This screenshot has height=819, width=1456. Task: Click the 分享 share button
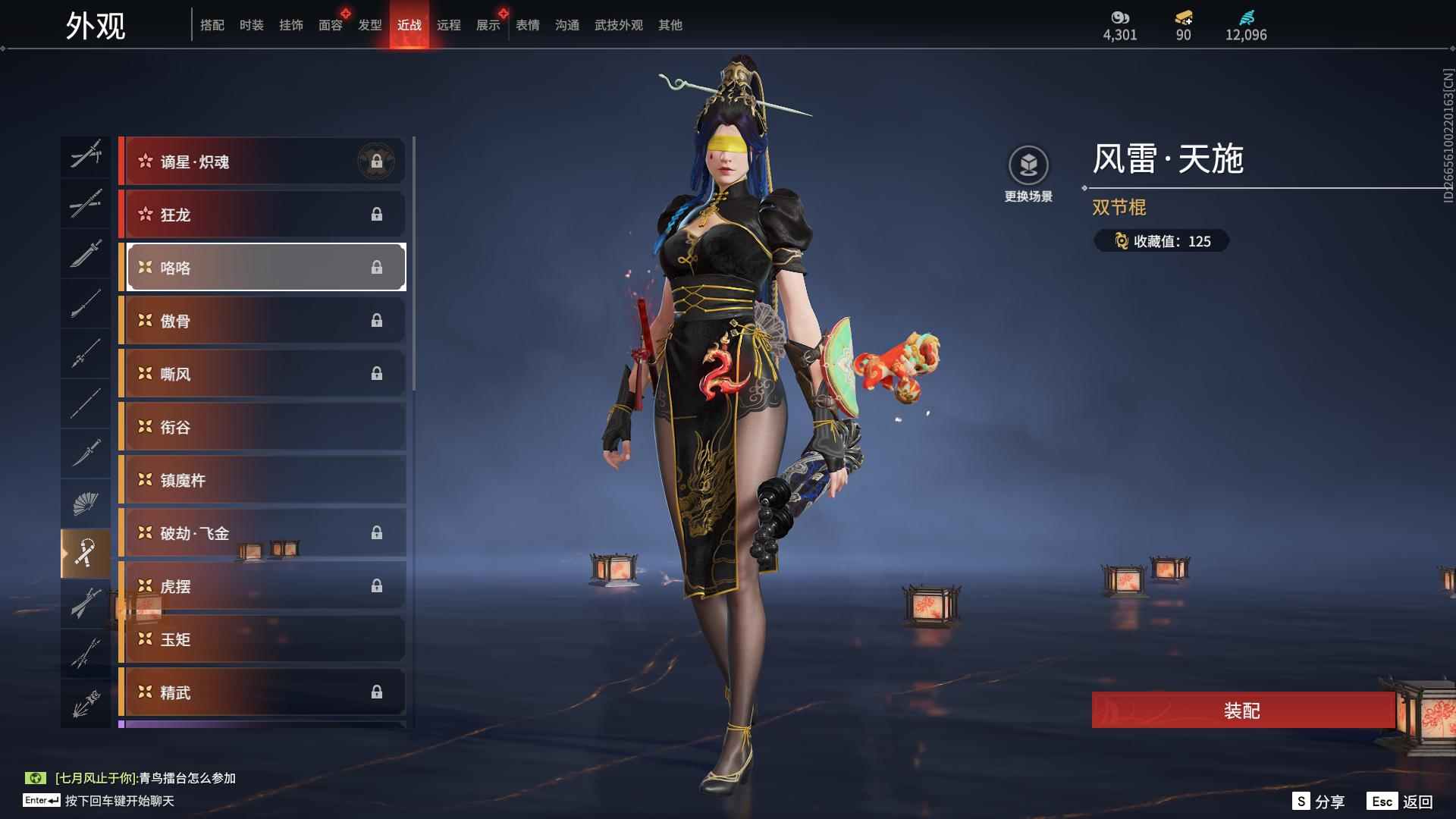1319,802
